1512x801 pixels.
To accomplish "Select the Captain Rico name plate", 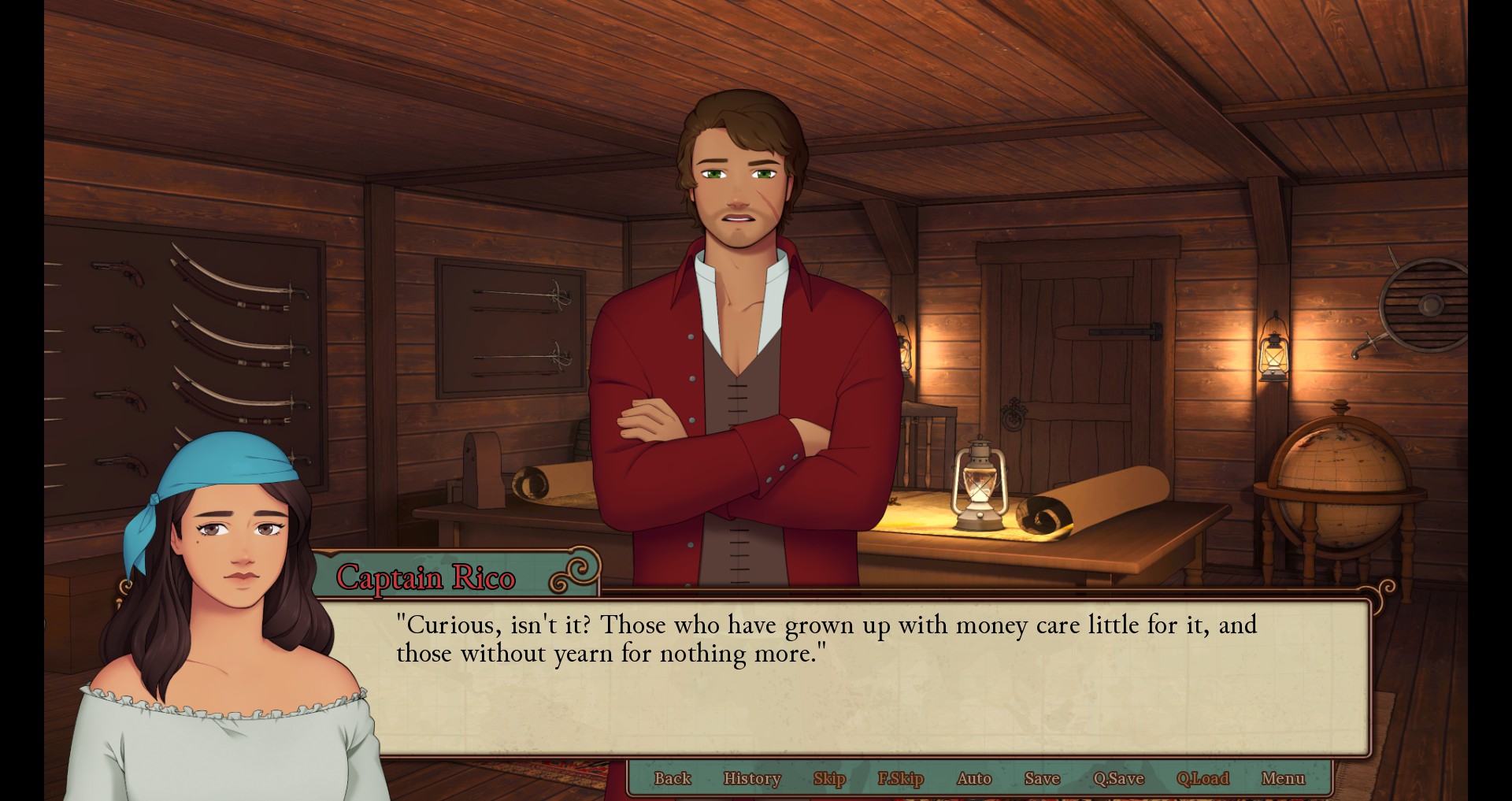I will (429, 579).
